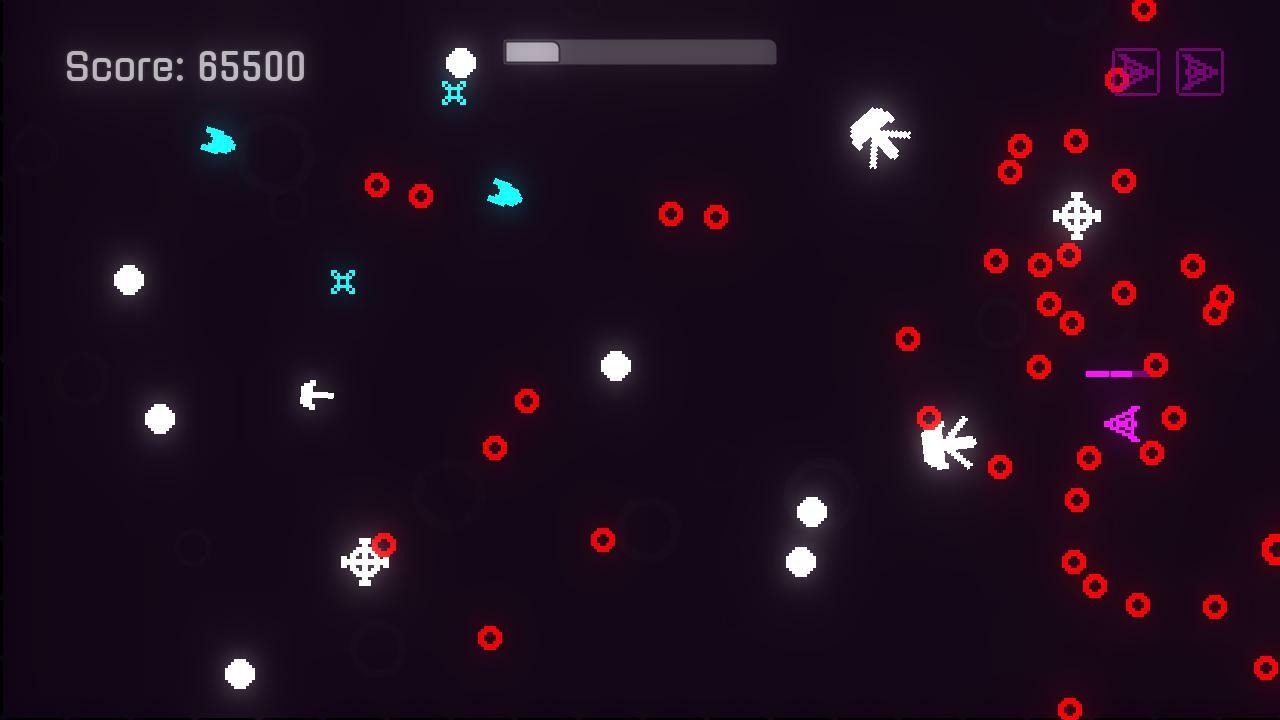Click the pair of red rings near top center
The height and width of the screenshot is (720, 1280).
tap(691, 216)
